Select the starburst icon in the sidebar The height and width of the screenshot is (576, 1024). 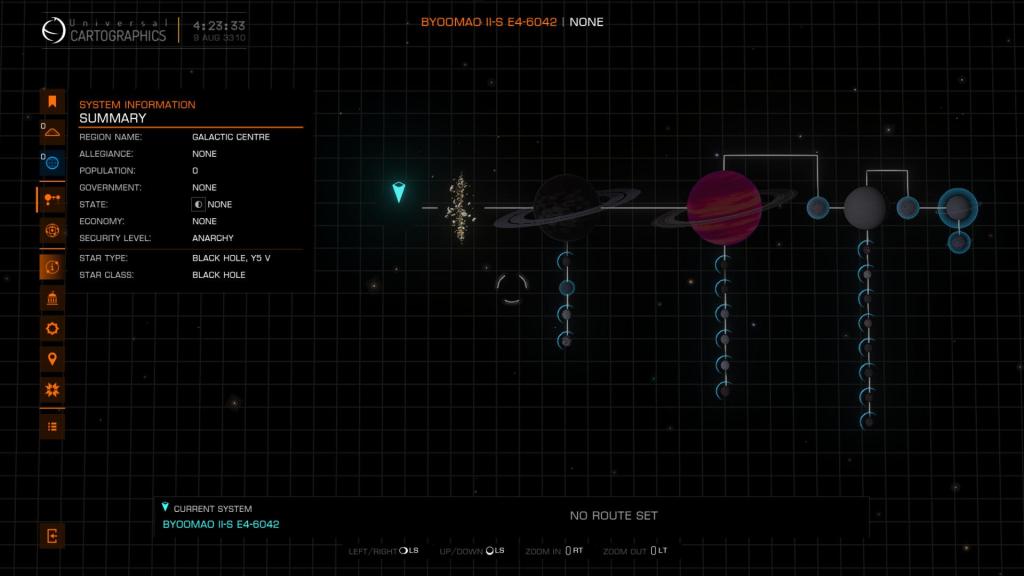(52, 390)
